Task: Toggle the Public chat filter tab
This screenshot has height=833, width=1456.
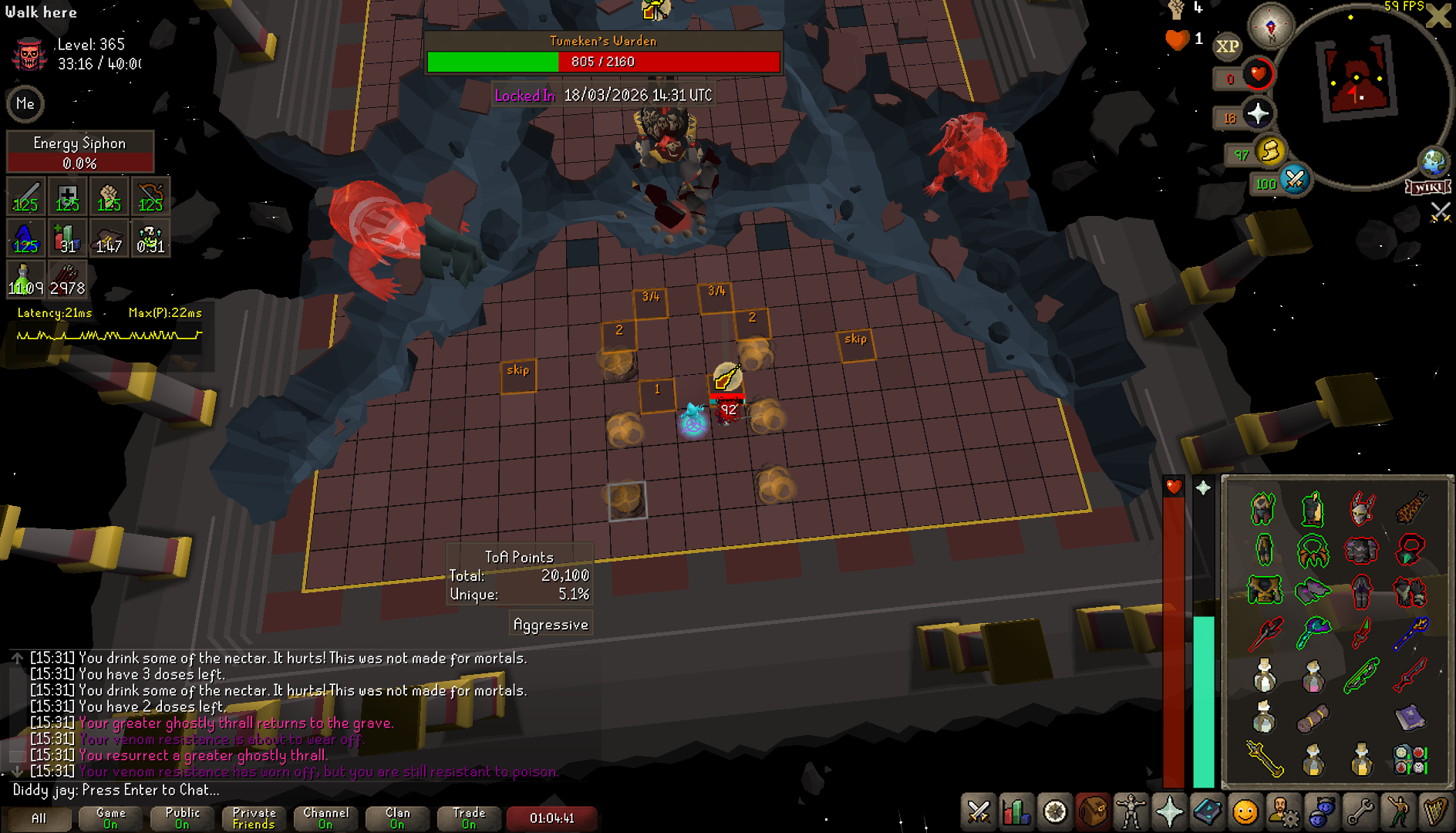Action: pyautogui.click(x=182, y=818)
